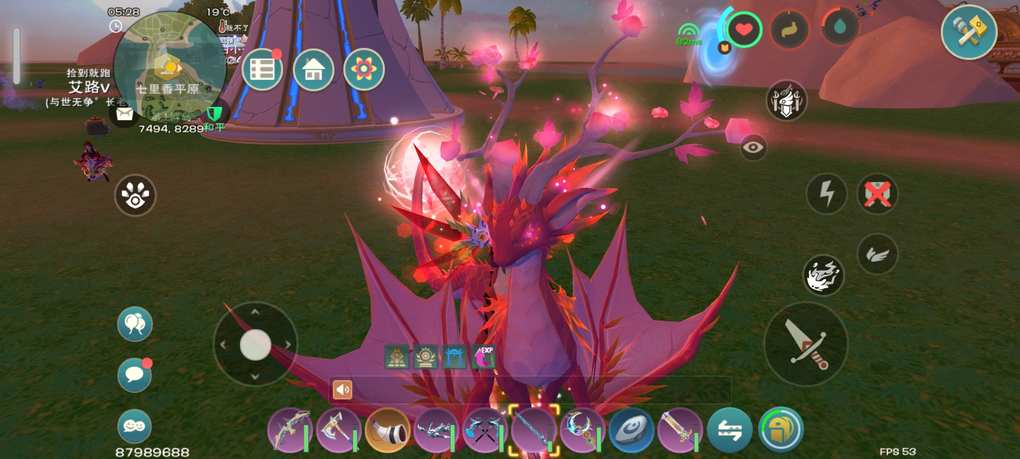Screen dimensions: 1020x459
Task: Select the highlighted staff hotbar slot
Action: coord(534,430)
